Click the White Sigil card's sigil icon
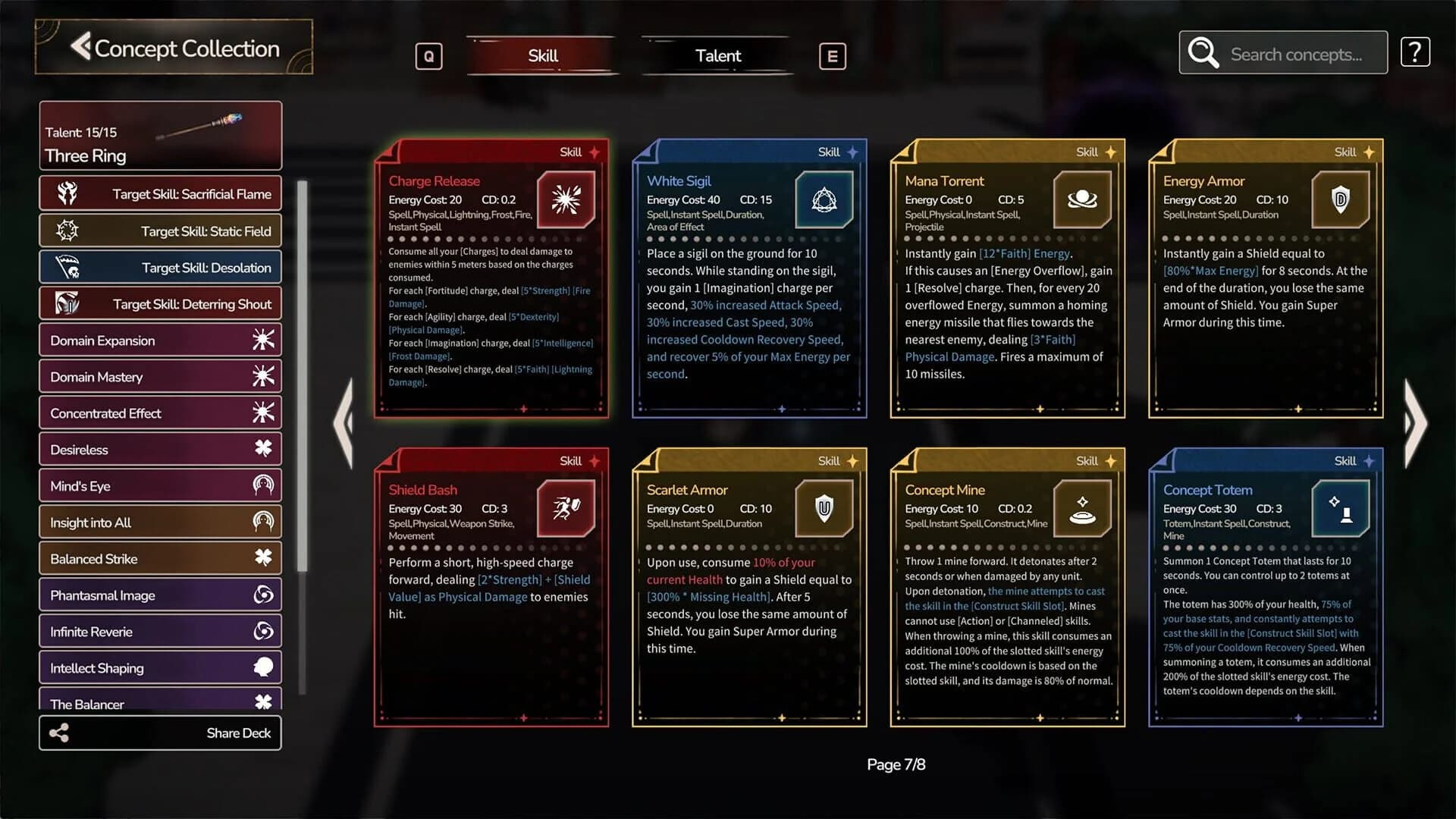This screenshot has height=819, width=1456. [x=824, y=199]
